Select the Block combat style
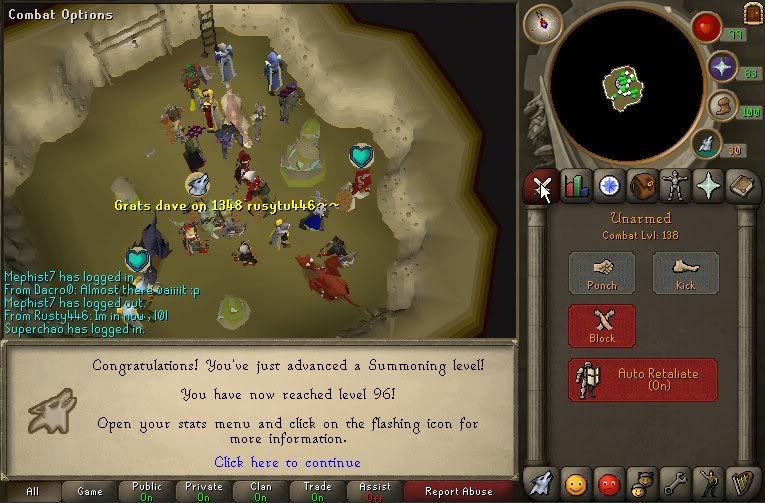Screen dimensions: 765x503 [x=601, y=325]
